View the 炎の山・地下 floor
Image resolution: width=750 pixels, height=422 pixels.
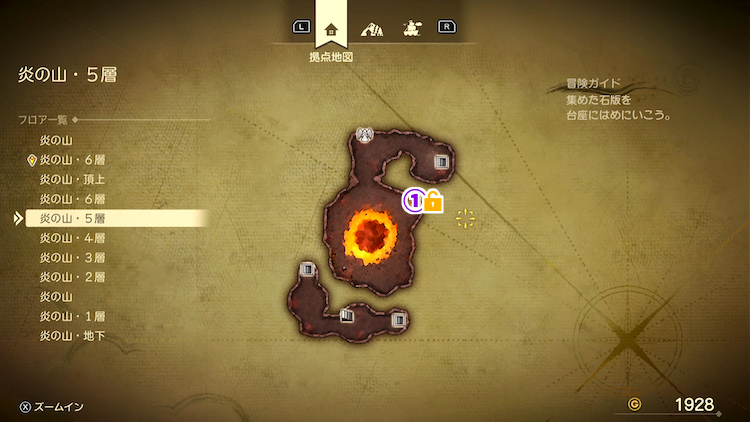[x=73, y=336]
